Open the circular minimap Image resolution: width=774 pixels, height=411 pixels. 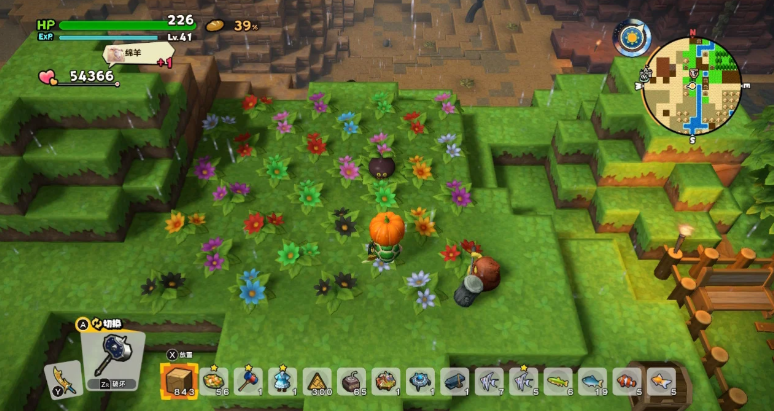pos(690,85)
